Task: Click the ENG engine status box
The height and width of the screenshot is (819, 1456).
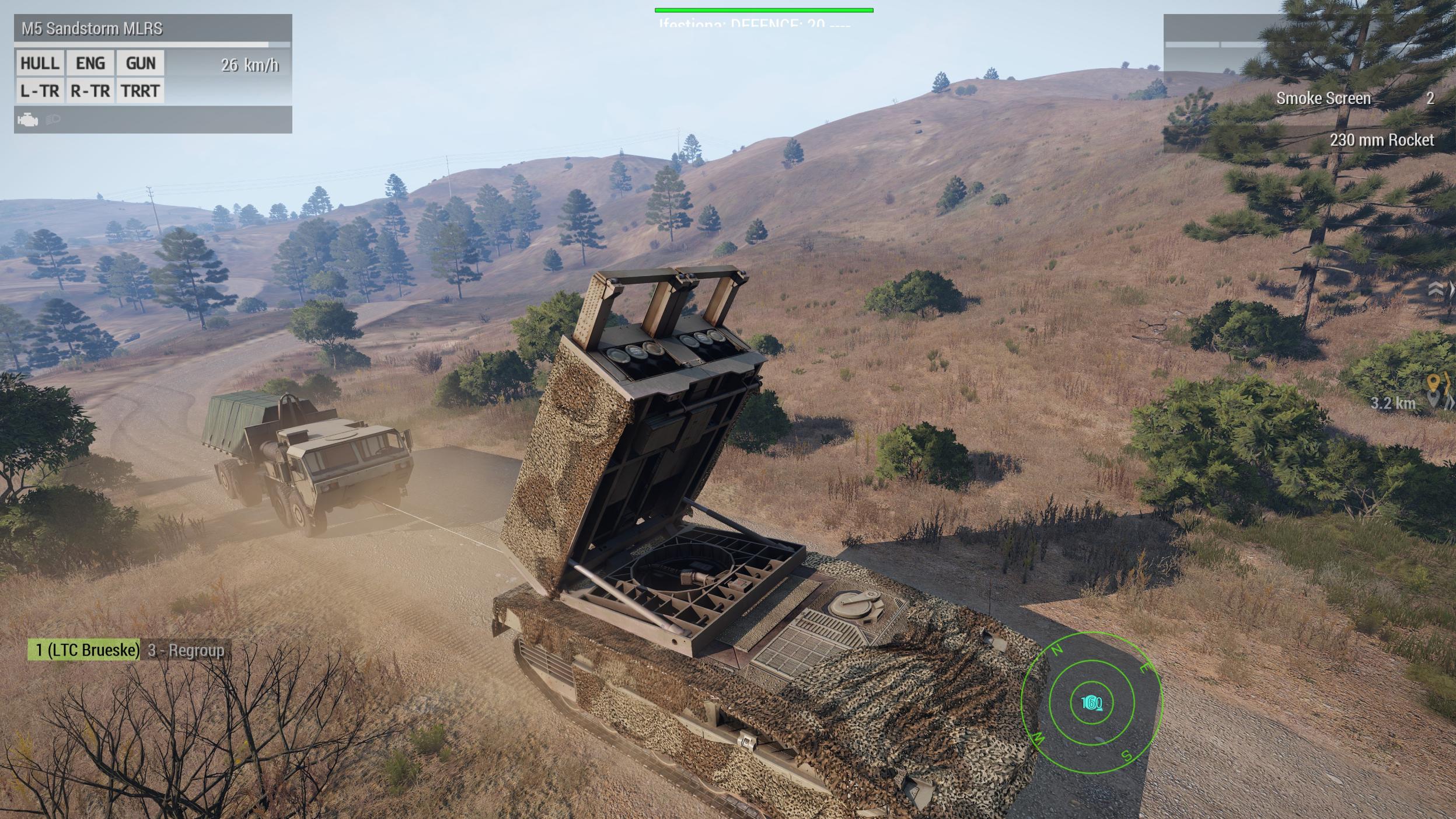Action: coord(90,63)
